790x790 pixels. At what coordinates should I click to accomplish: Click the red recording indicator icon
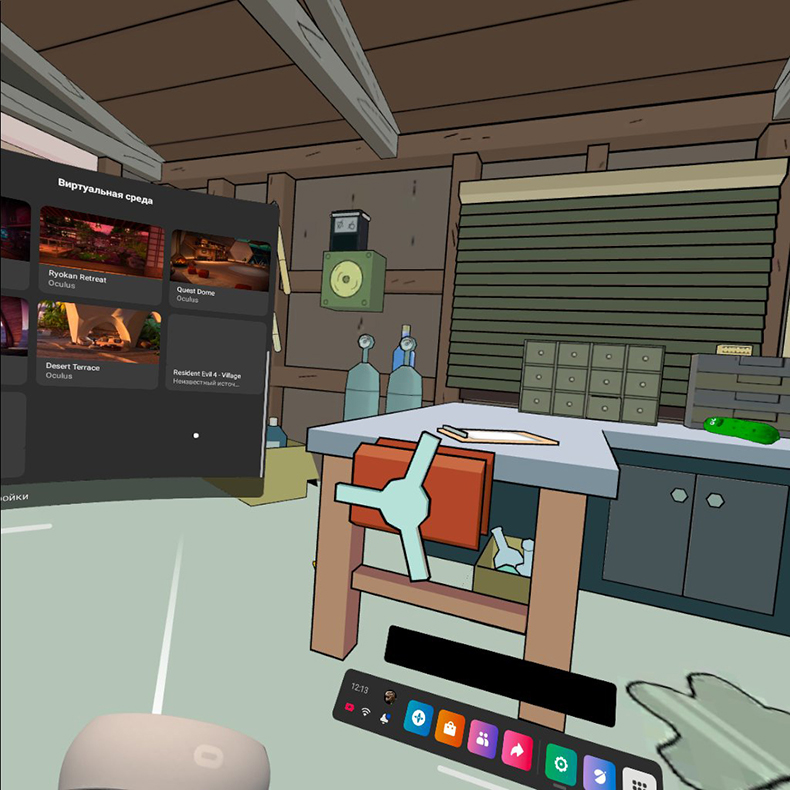pyautogui.click(x=350, y=708)
